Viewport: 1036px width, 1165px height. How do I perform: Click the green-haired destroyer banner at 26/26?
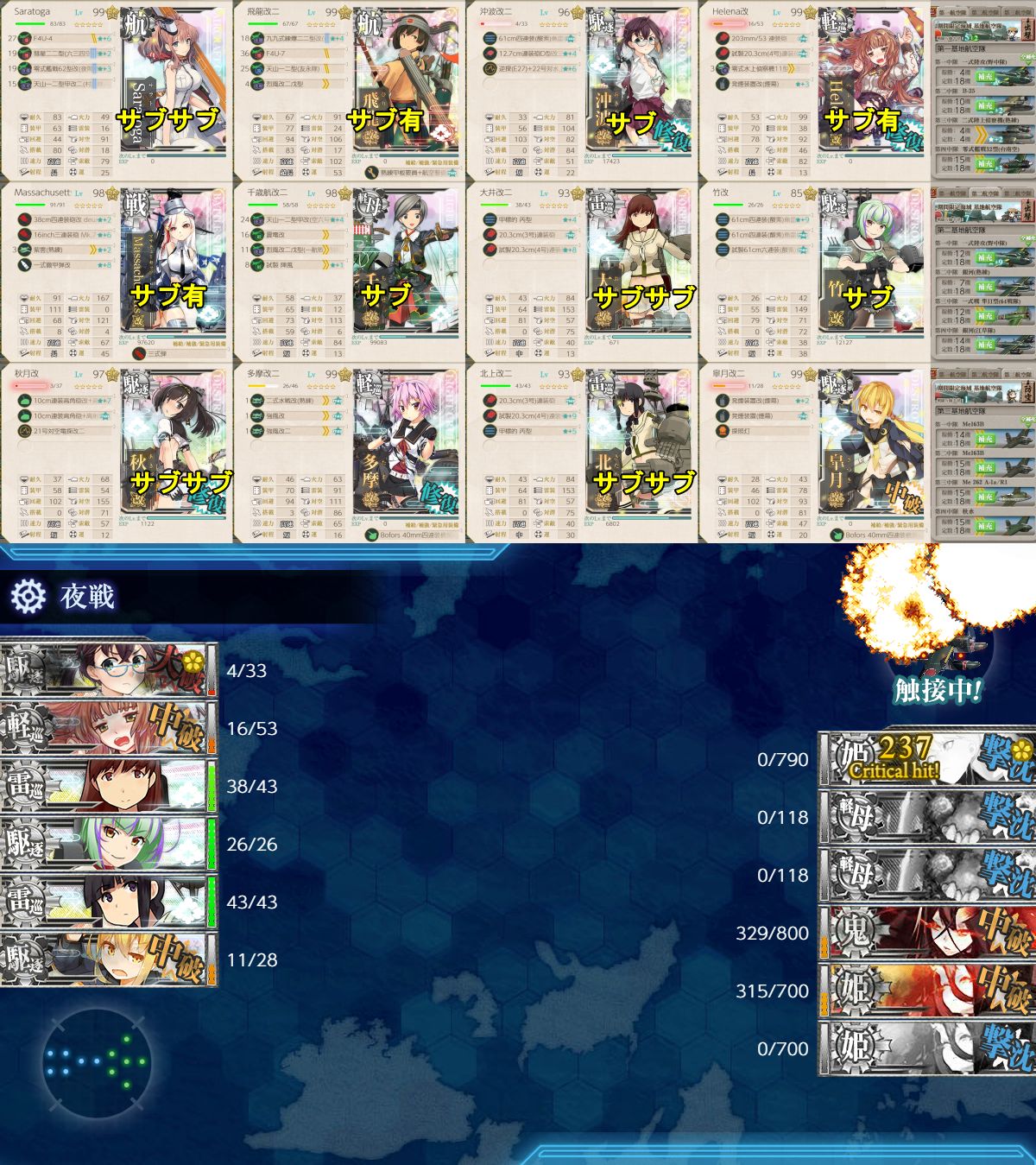108,844
